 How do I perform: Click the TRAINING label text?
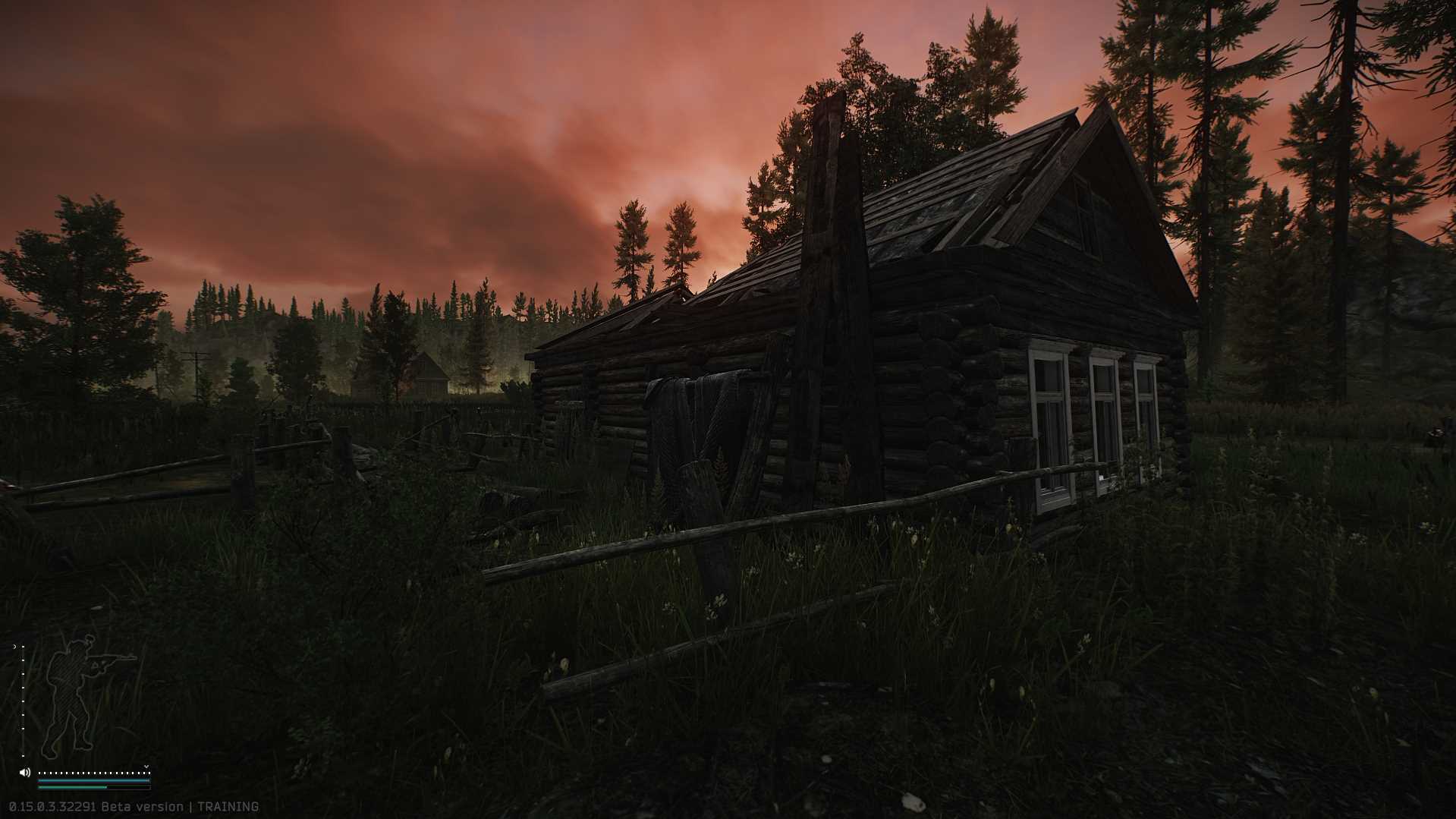point(228,806)
